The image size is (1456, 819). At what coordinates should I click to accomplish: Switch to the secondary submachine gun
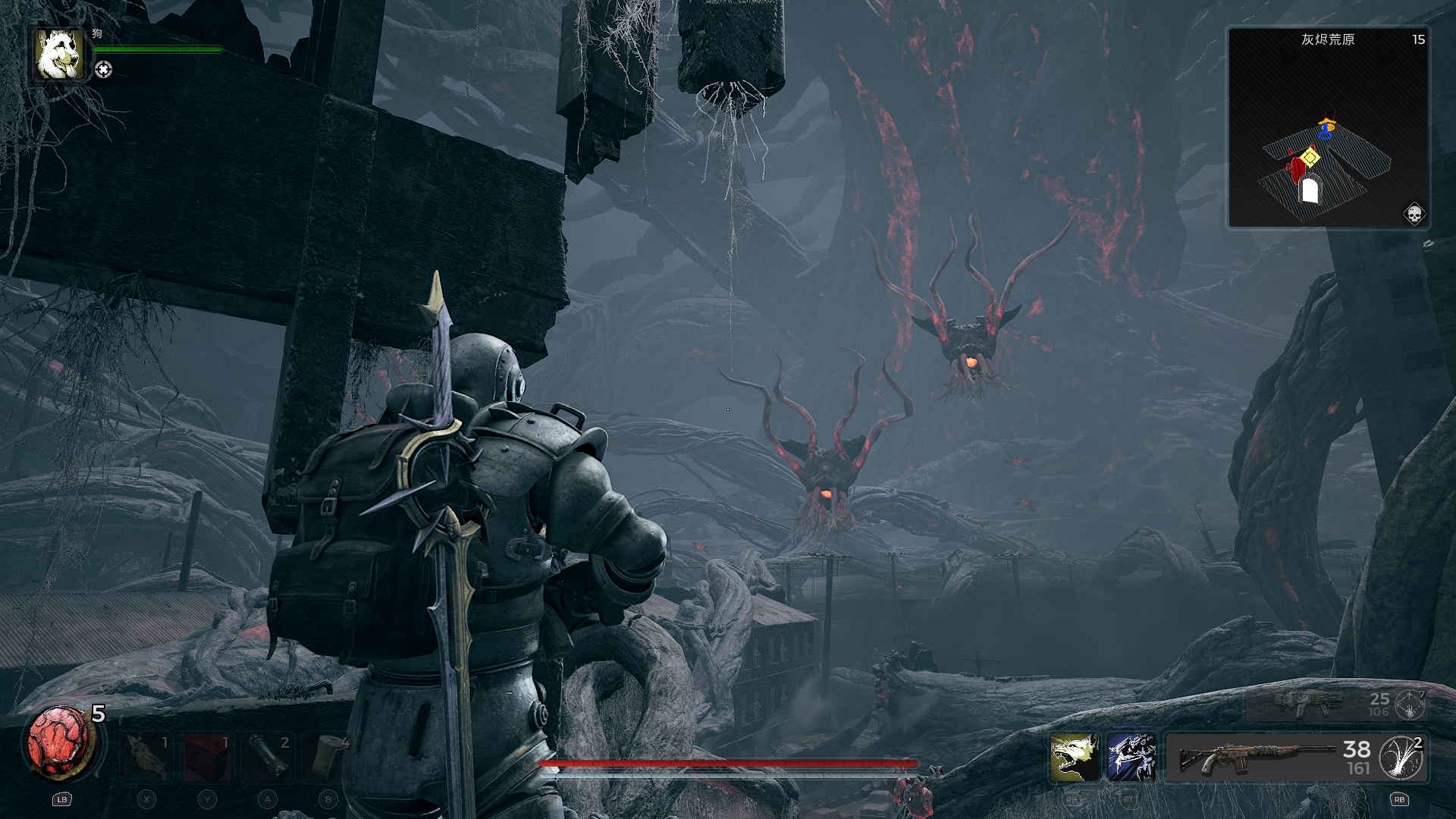pos(1308,704)
